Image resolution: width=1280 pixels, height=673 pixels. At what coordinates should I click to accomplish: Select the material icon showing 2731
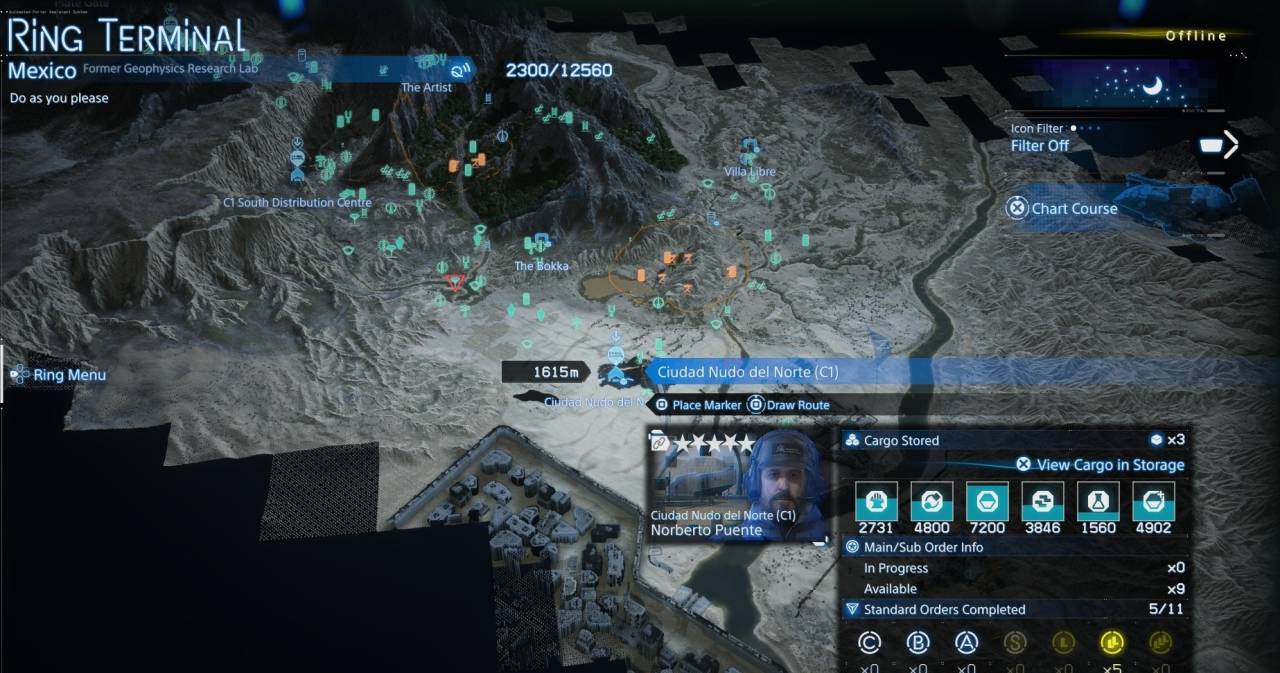pos(876,502)
